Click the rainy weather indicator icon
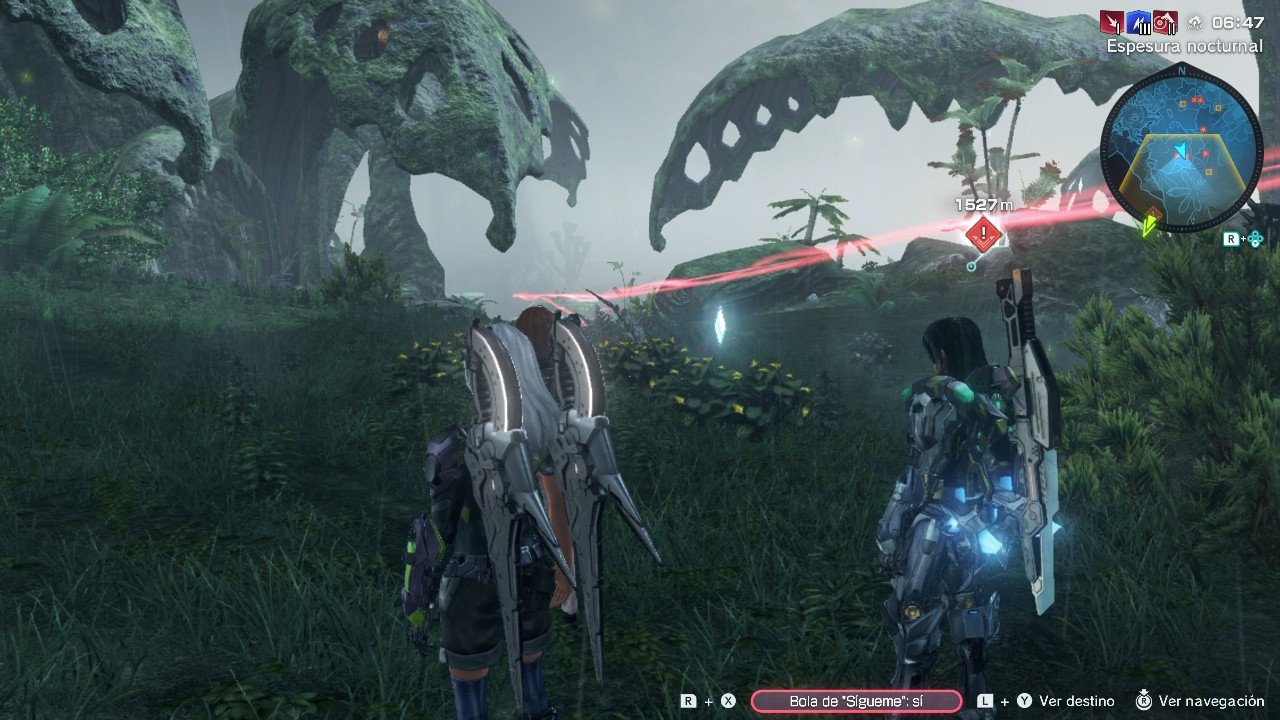This screenshot has height=720, width=1280. click(x=1196, y=22)
